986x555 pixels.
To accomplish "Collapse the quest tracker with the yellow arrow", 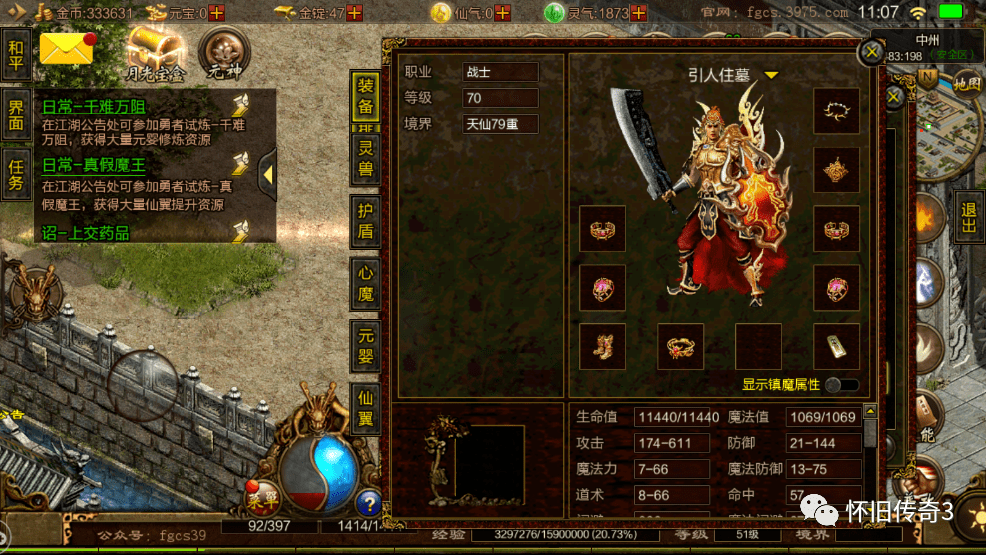I will [x=267, y=176].
